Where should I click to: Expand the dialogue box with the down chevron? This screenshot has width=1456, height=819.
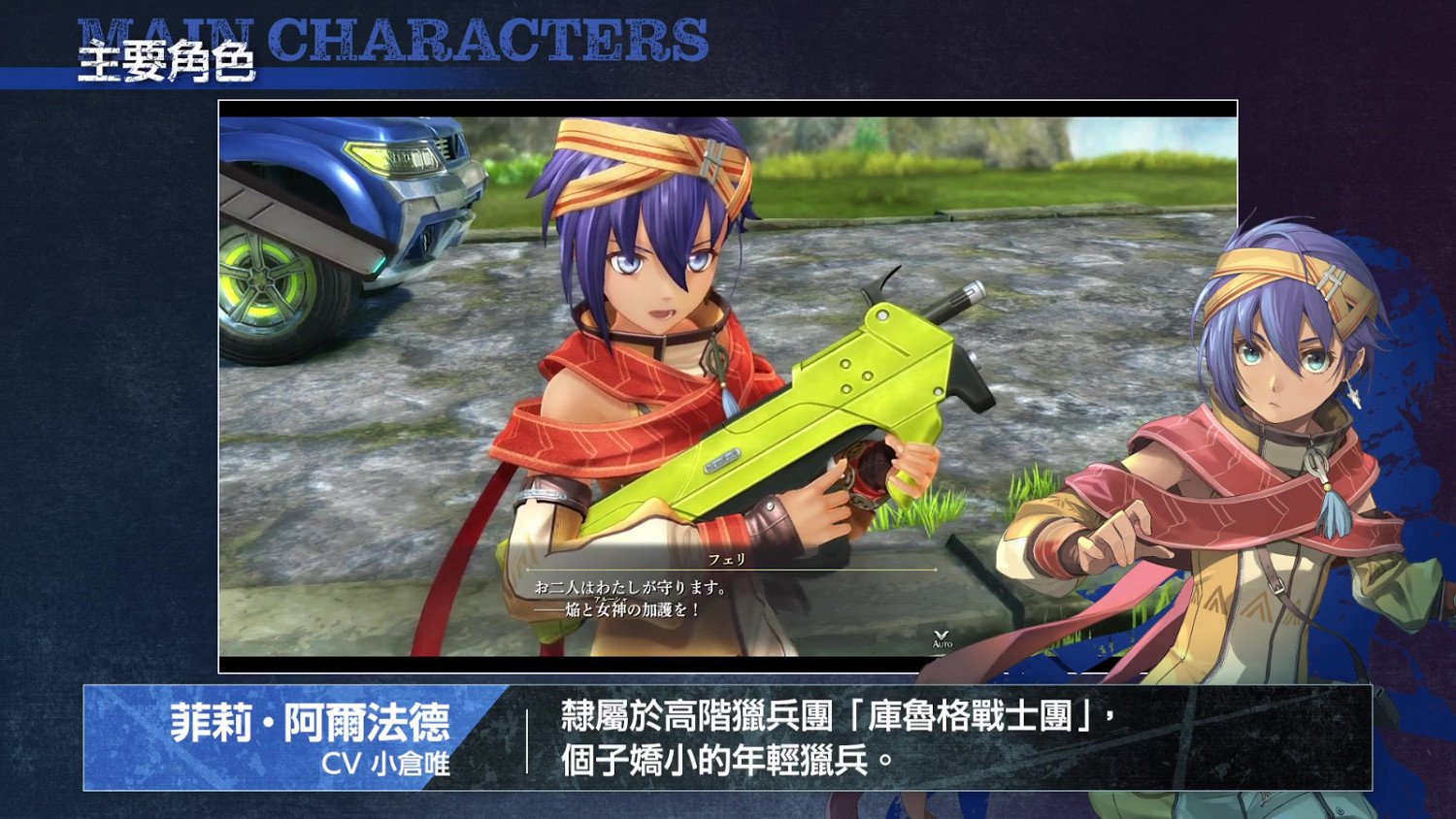[942, 634]
